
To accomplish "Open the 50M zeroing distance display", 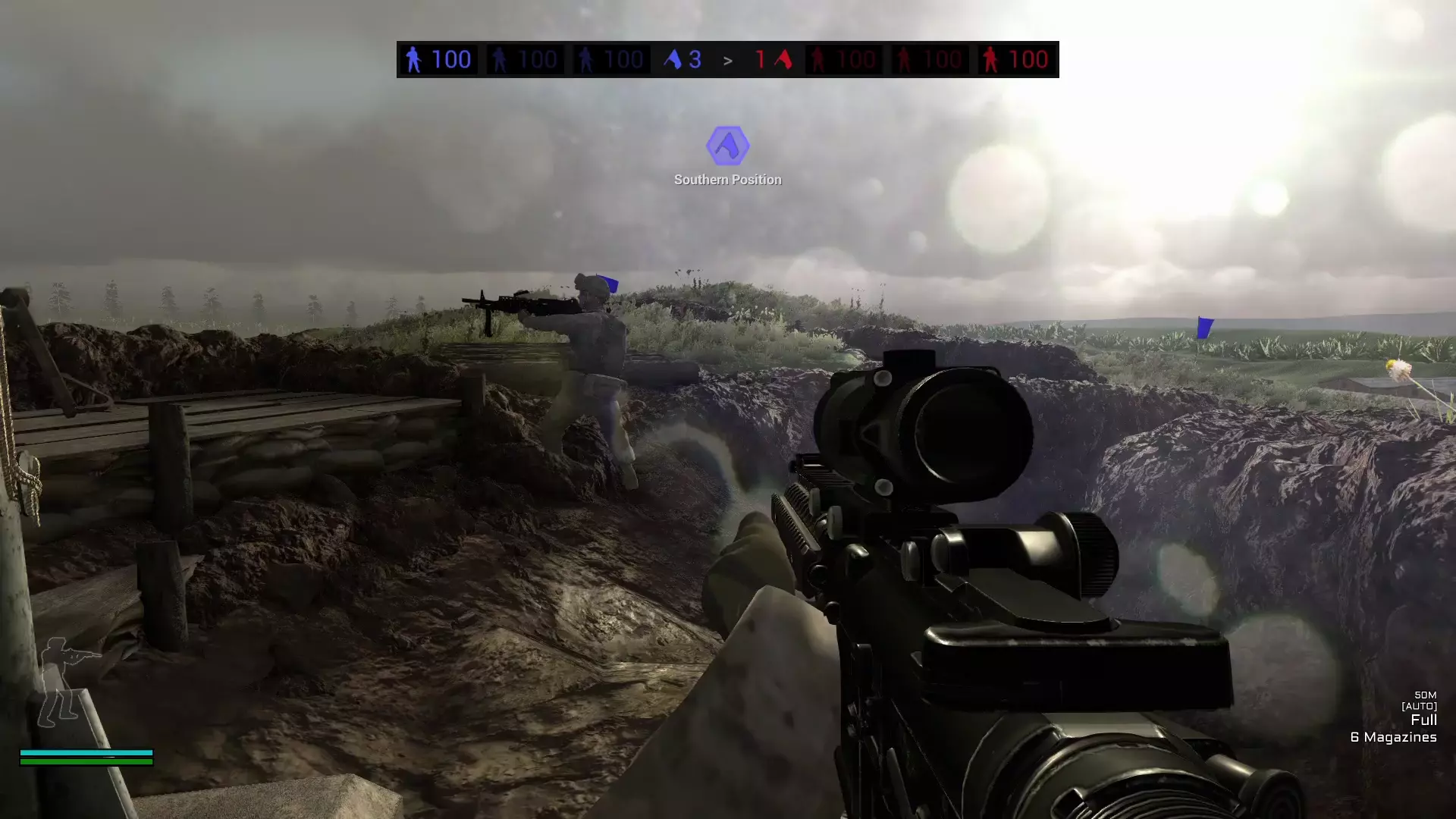I will 1424,695.
